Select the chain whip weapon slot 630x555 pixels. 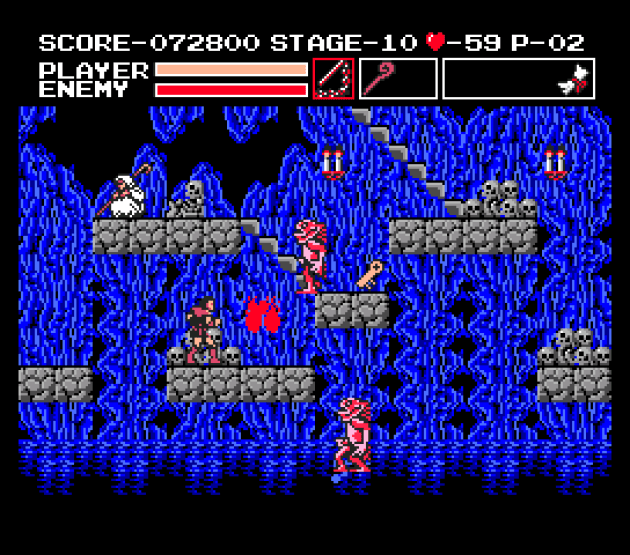click(333, 78)
